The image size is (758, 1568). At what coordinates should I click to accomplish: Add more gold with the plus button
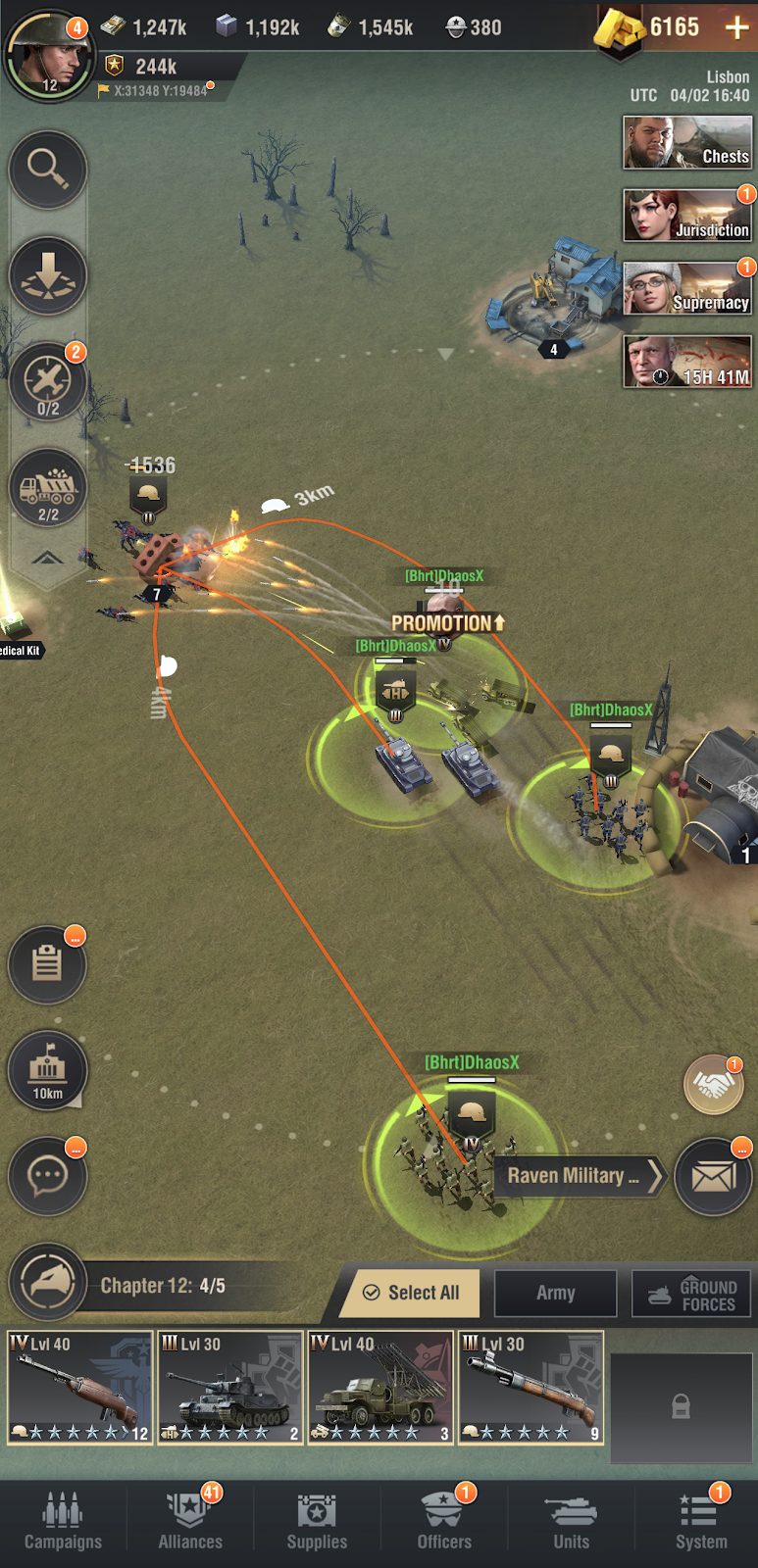(736, 27)
